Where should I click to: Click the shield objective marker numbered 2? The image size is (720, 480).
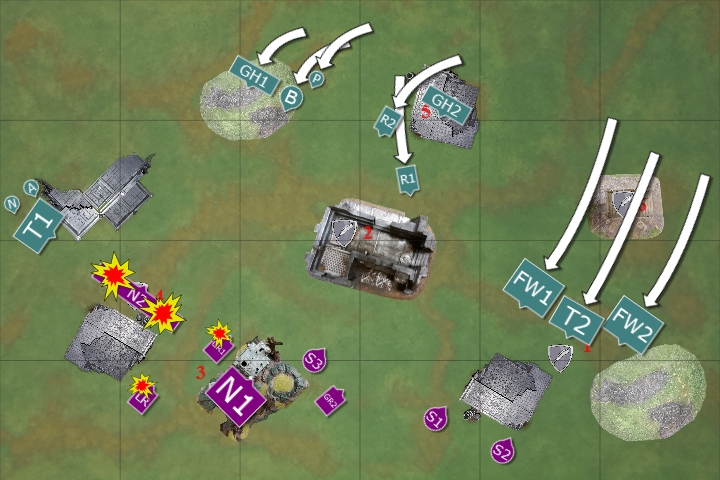[x=345, y=234]
